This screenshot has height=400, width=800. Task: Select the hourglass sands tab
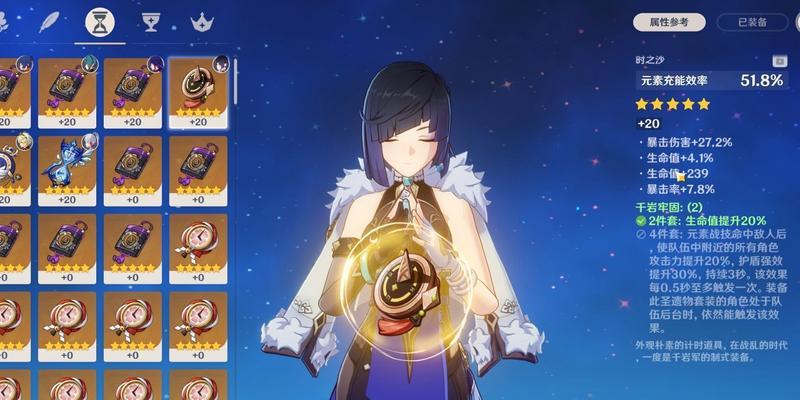[x=99, y=20]
